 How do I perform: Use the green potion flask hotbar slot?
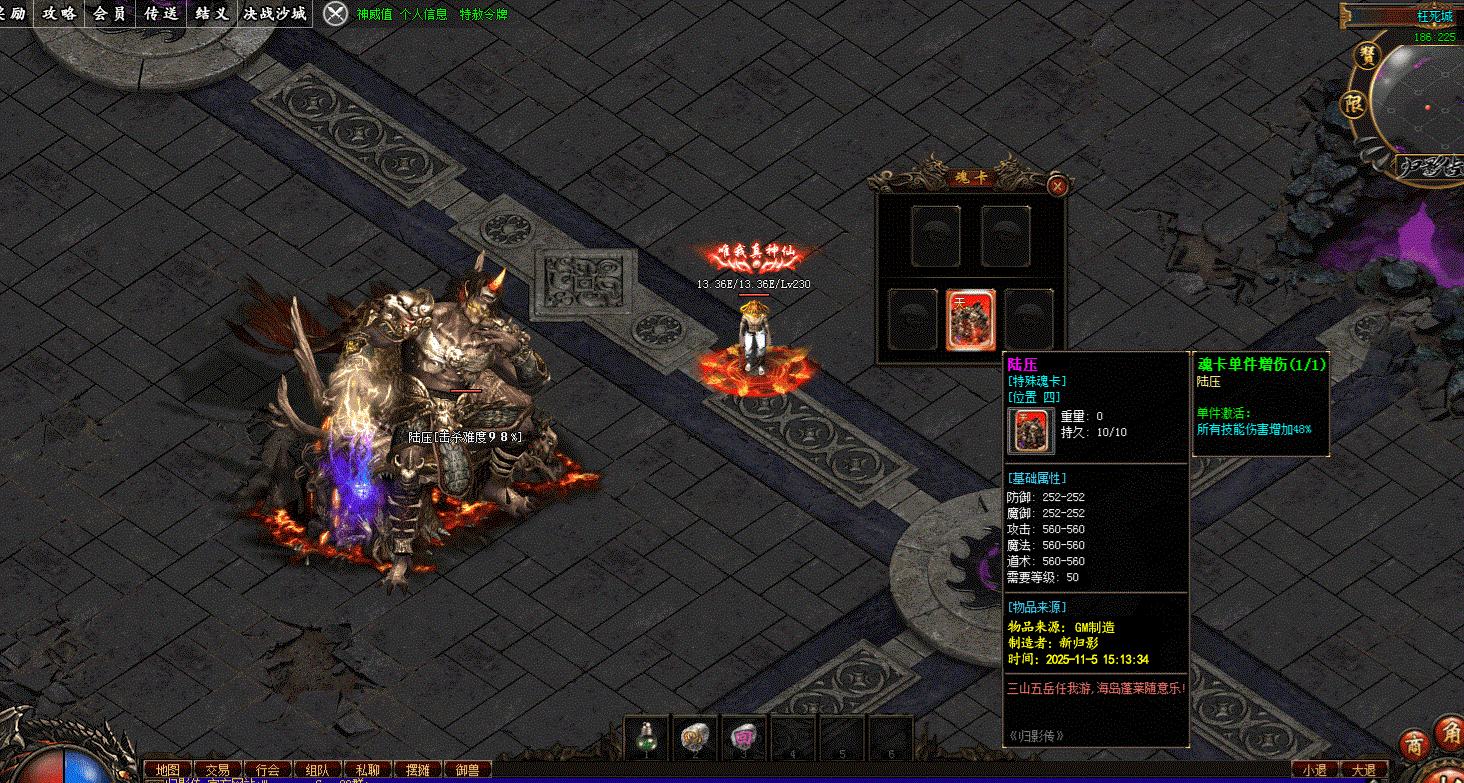[647, 738]
